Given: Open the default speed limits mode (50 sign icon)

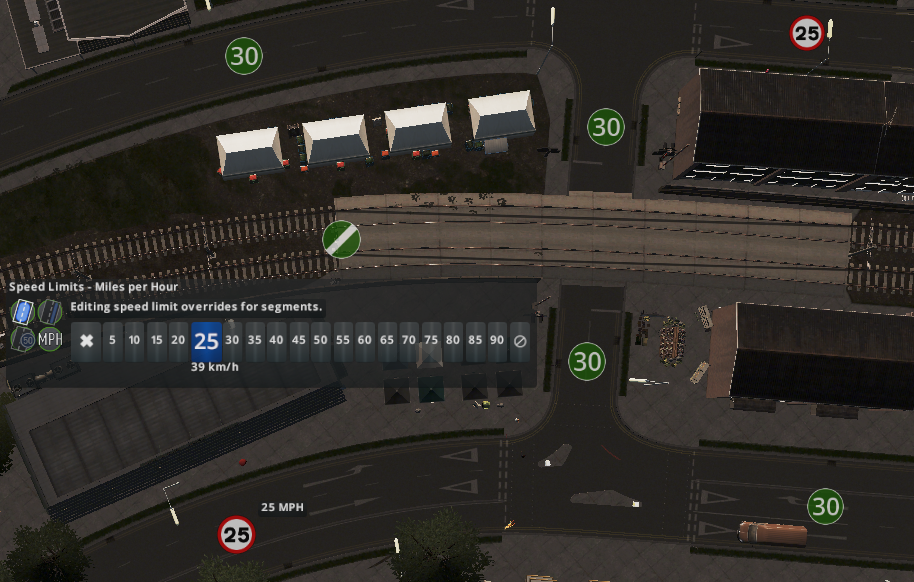Looking at the screenshot, I should pyautogui.click(x=22, y=339).
